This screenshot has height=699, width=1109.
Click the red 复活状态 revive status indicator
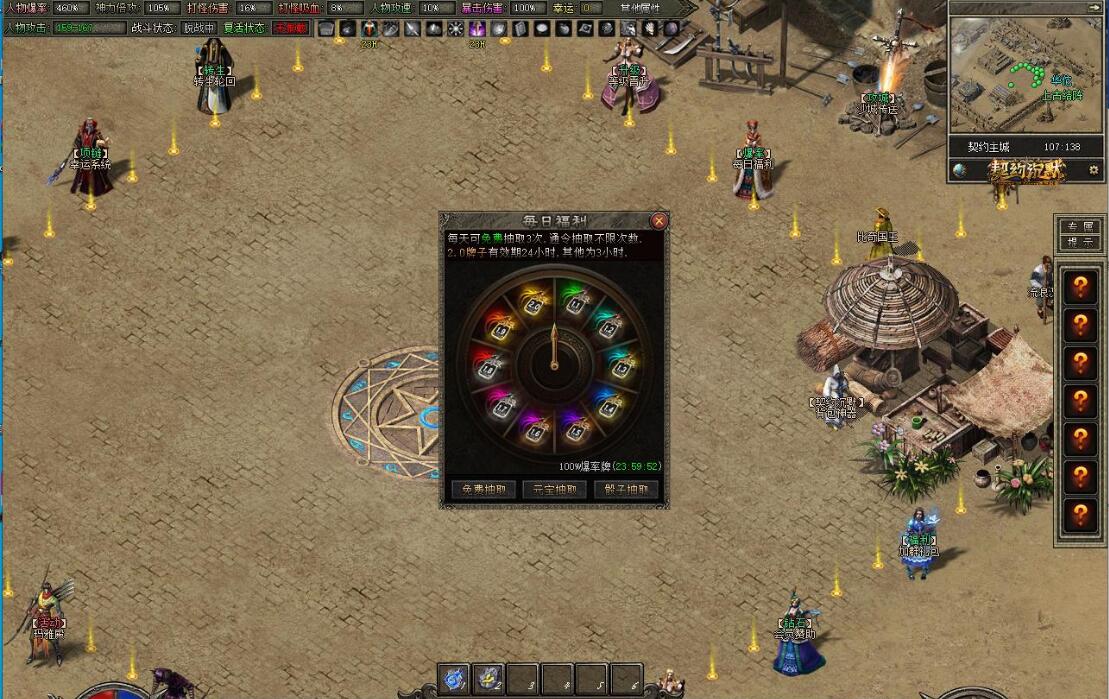point(290,28)
